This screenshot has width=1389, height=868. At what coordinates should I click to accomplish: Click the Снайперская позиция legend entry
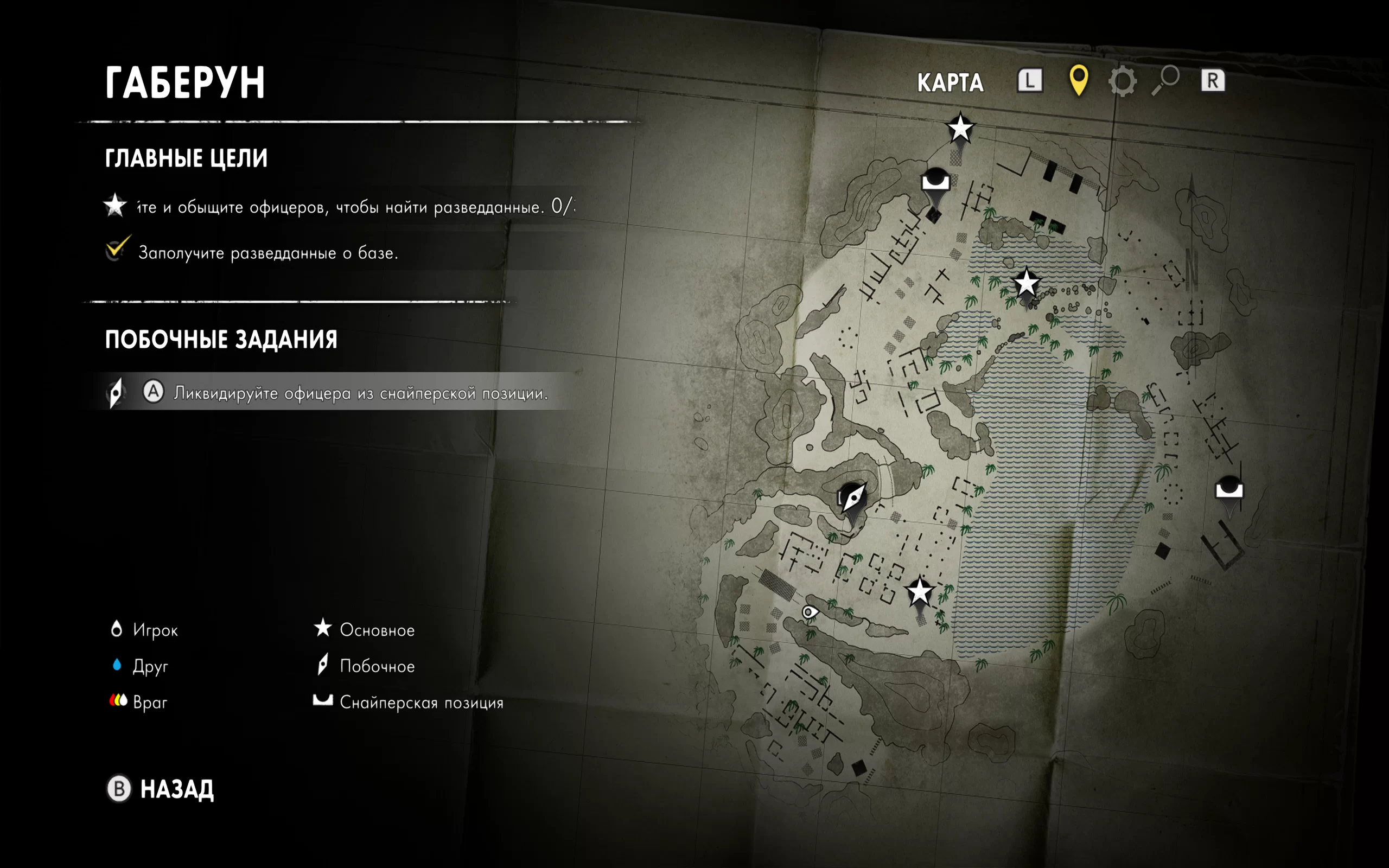(x=407, y=702)
